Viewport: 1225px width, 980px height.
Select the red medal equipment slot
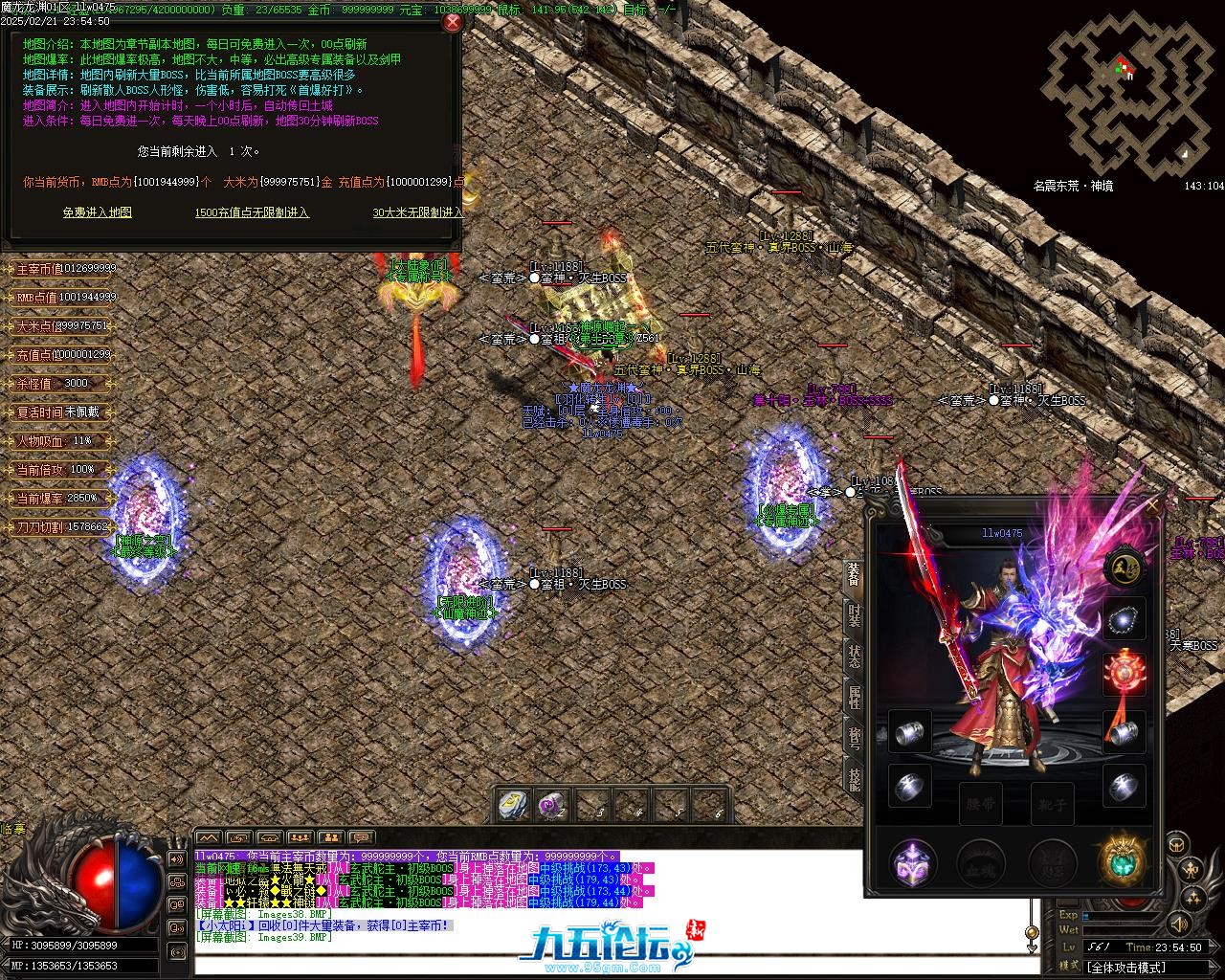pos(1125,676)
